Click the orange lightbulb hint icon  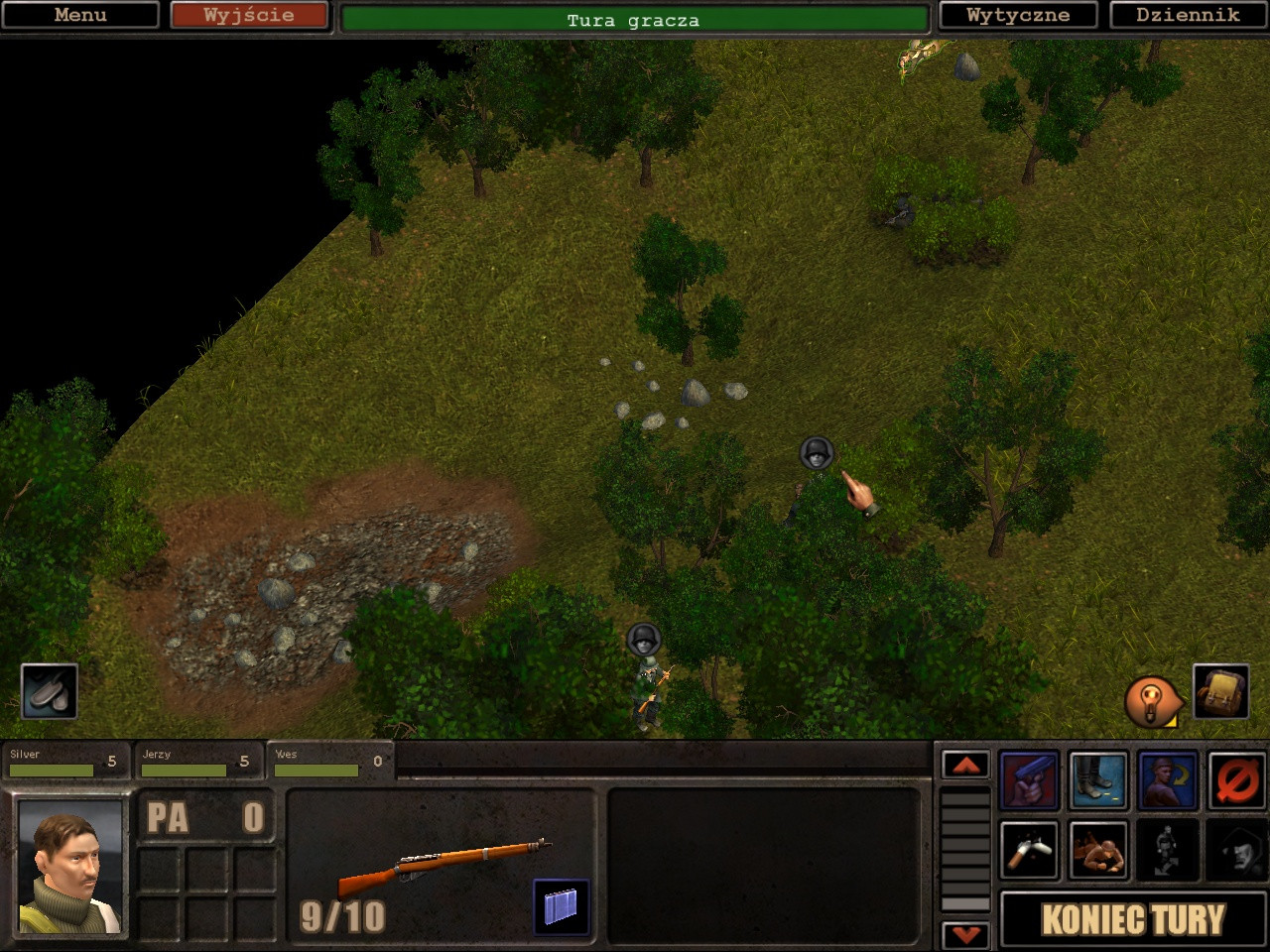click(x=1151, y=701)
